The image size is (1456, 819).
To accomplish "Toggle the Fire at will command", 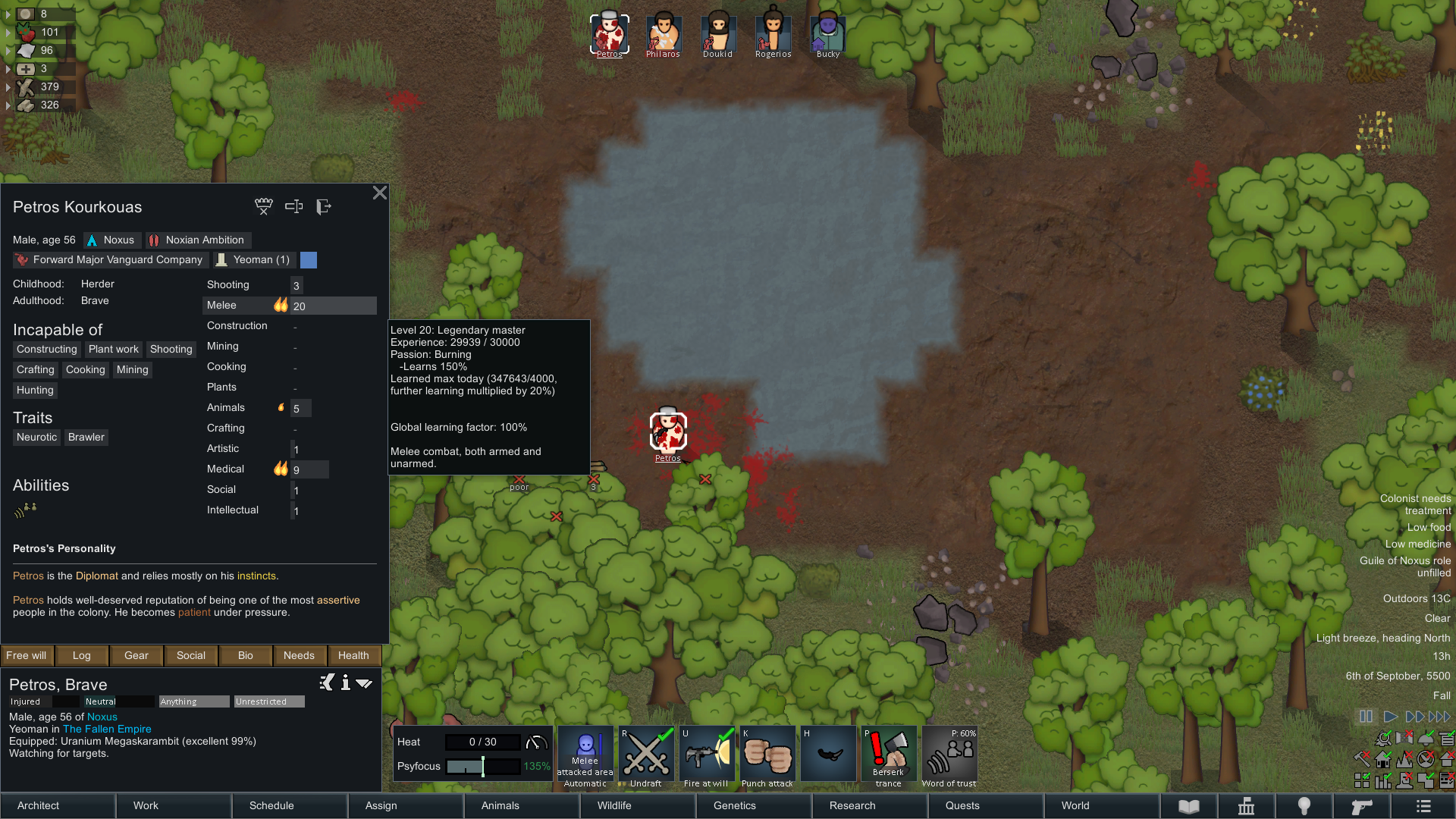I will click(x=706, y=756).
